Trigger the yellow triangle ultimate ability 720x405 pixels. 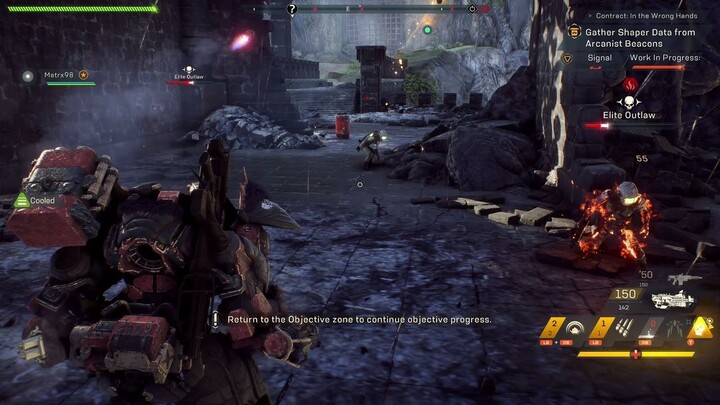[702, 326]
